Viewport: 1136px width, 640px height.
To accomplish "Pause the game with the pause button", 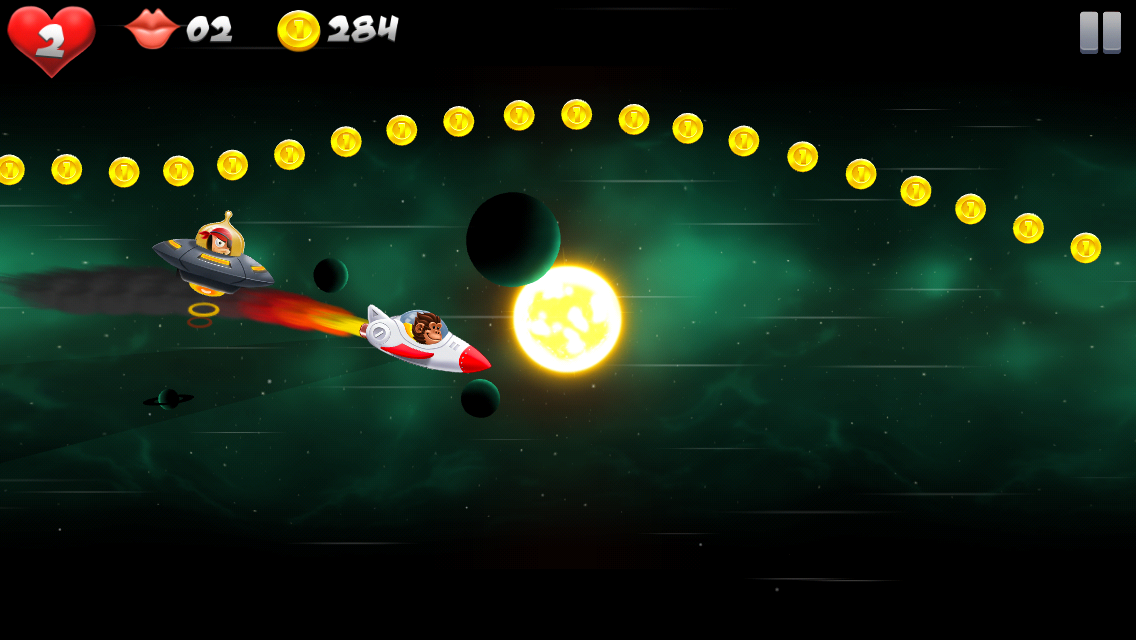I will [1100, 32].
